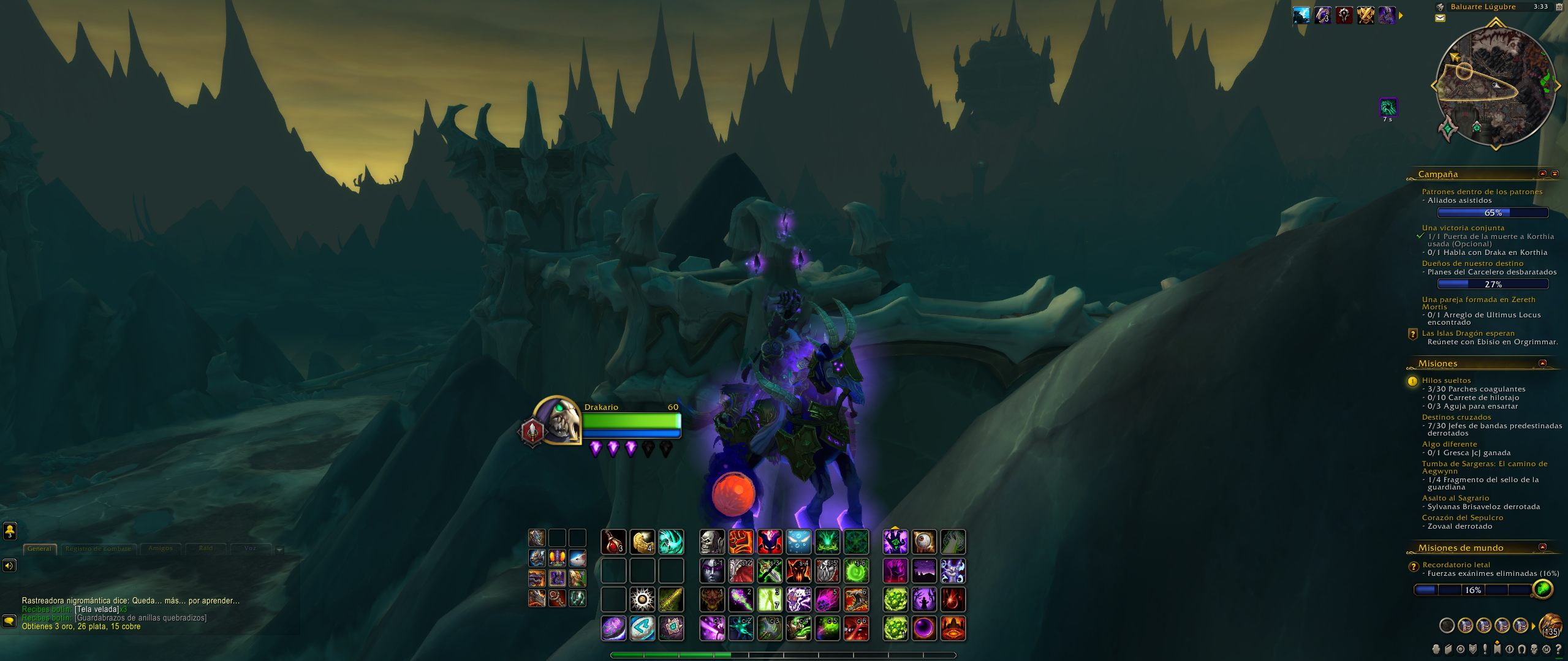Activate the dark purple orb ability

tap(924, 629)
